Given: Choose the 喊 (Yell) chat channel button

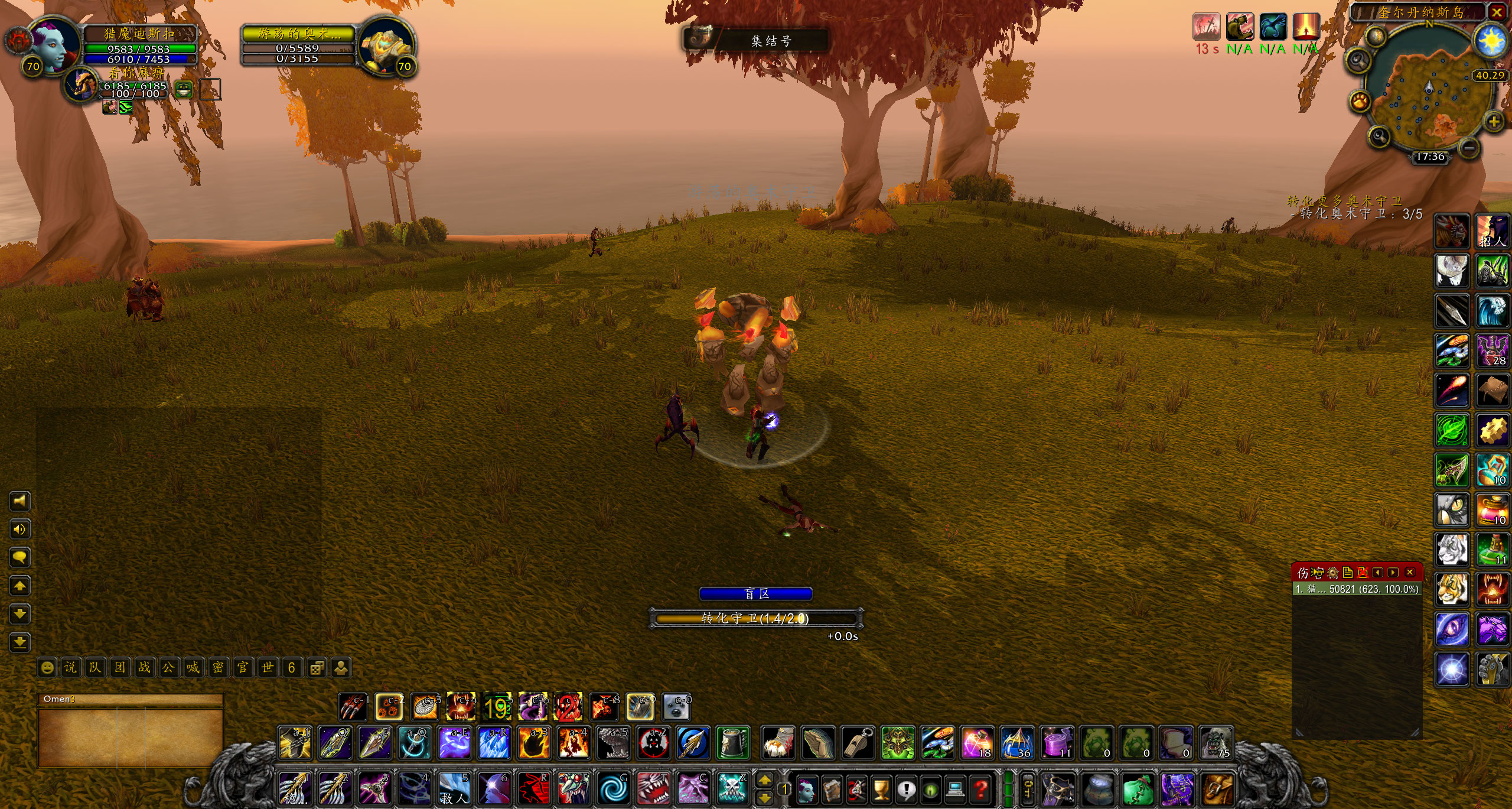Looking at the screenshot, I should coord(193,668).
